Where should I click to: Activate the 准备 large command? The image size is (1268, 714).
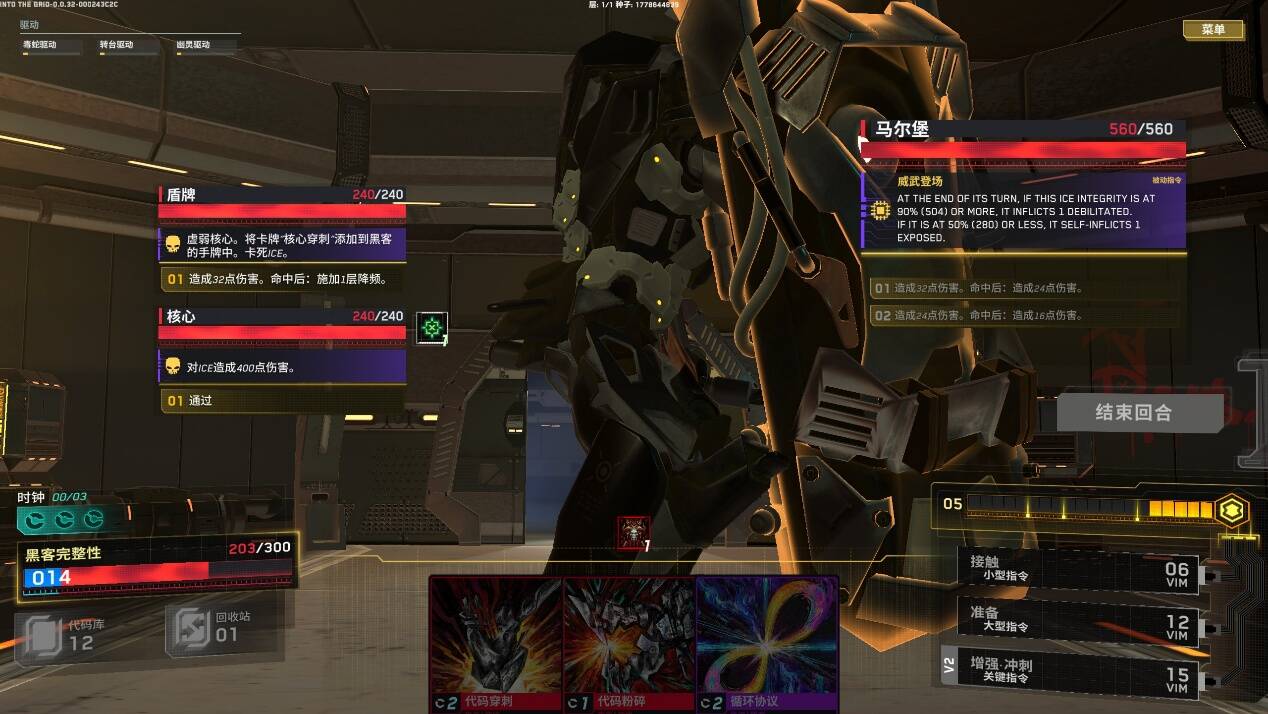1077,619
